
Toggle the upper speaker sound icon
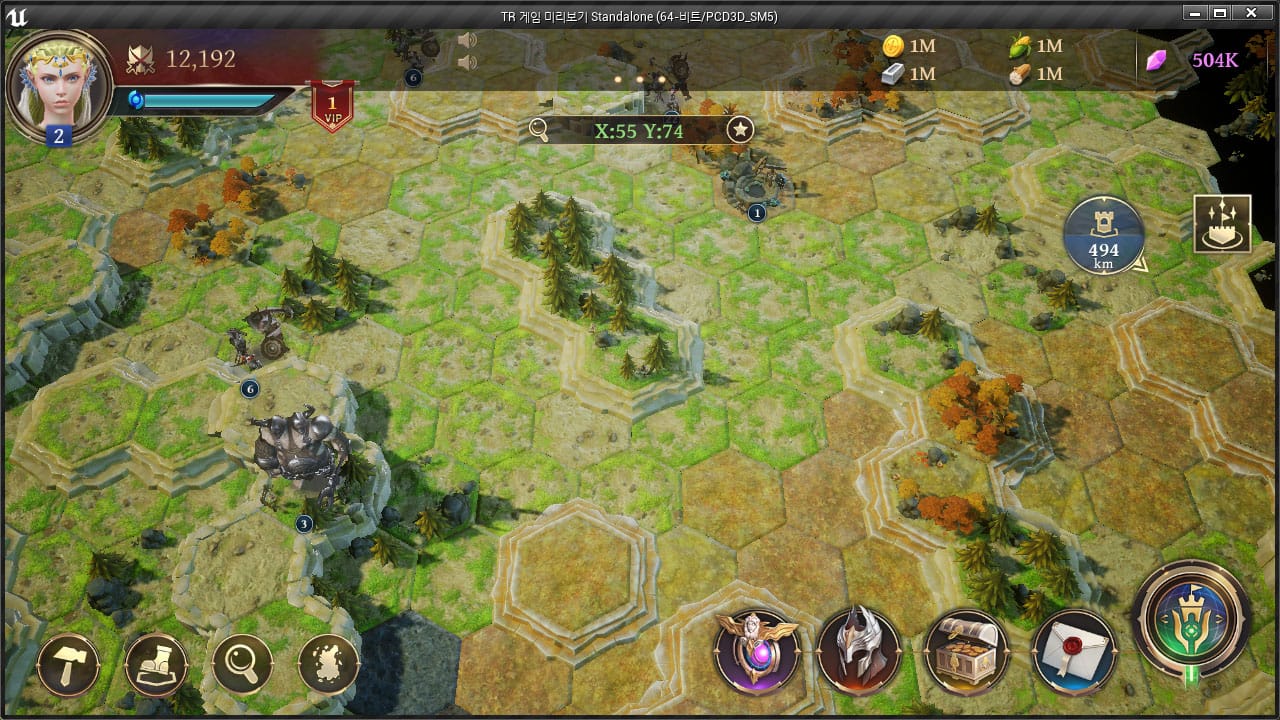coord(466,41)
